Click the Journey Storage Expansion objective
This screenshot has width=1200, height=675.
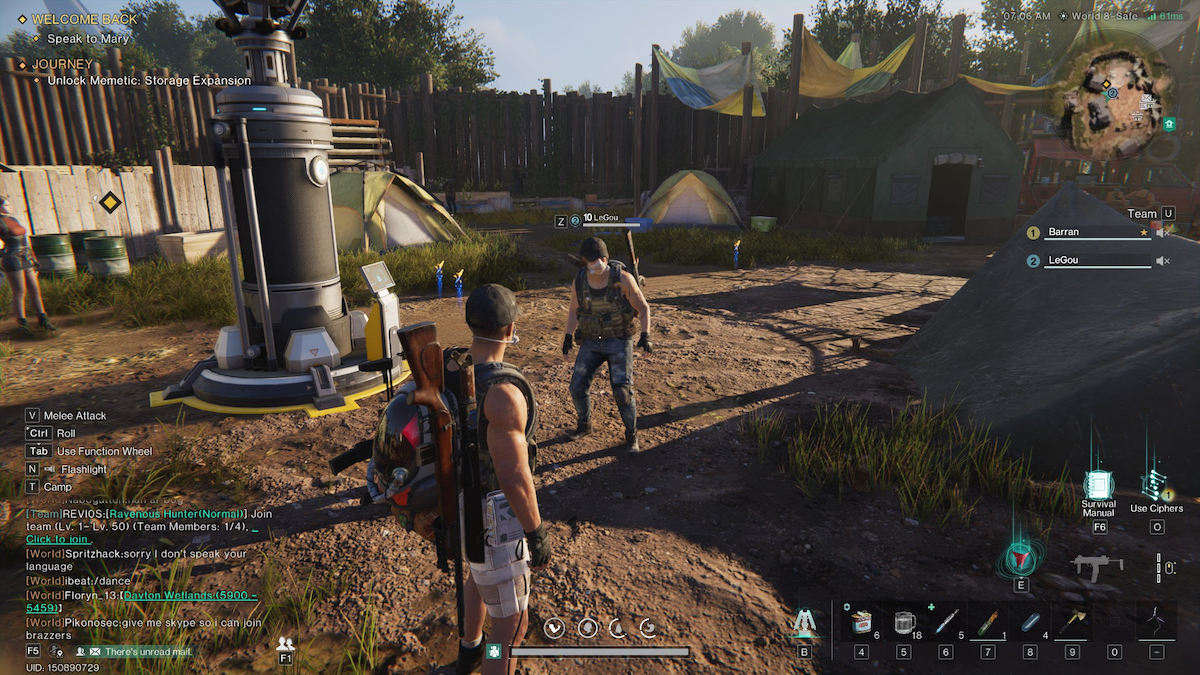pos(149,80)
